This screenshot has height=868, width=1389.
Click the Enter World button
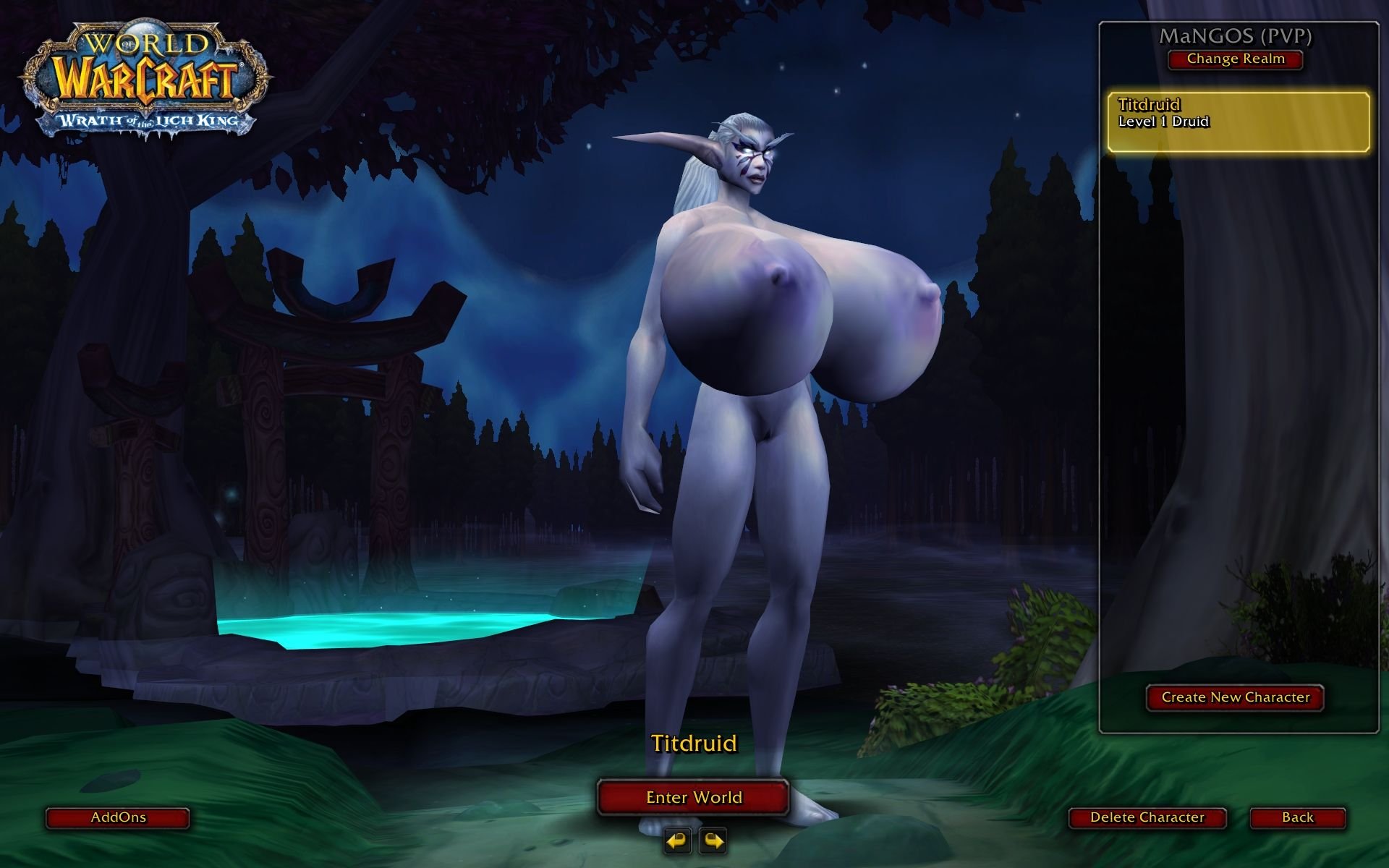point(693,797)
